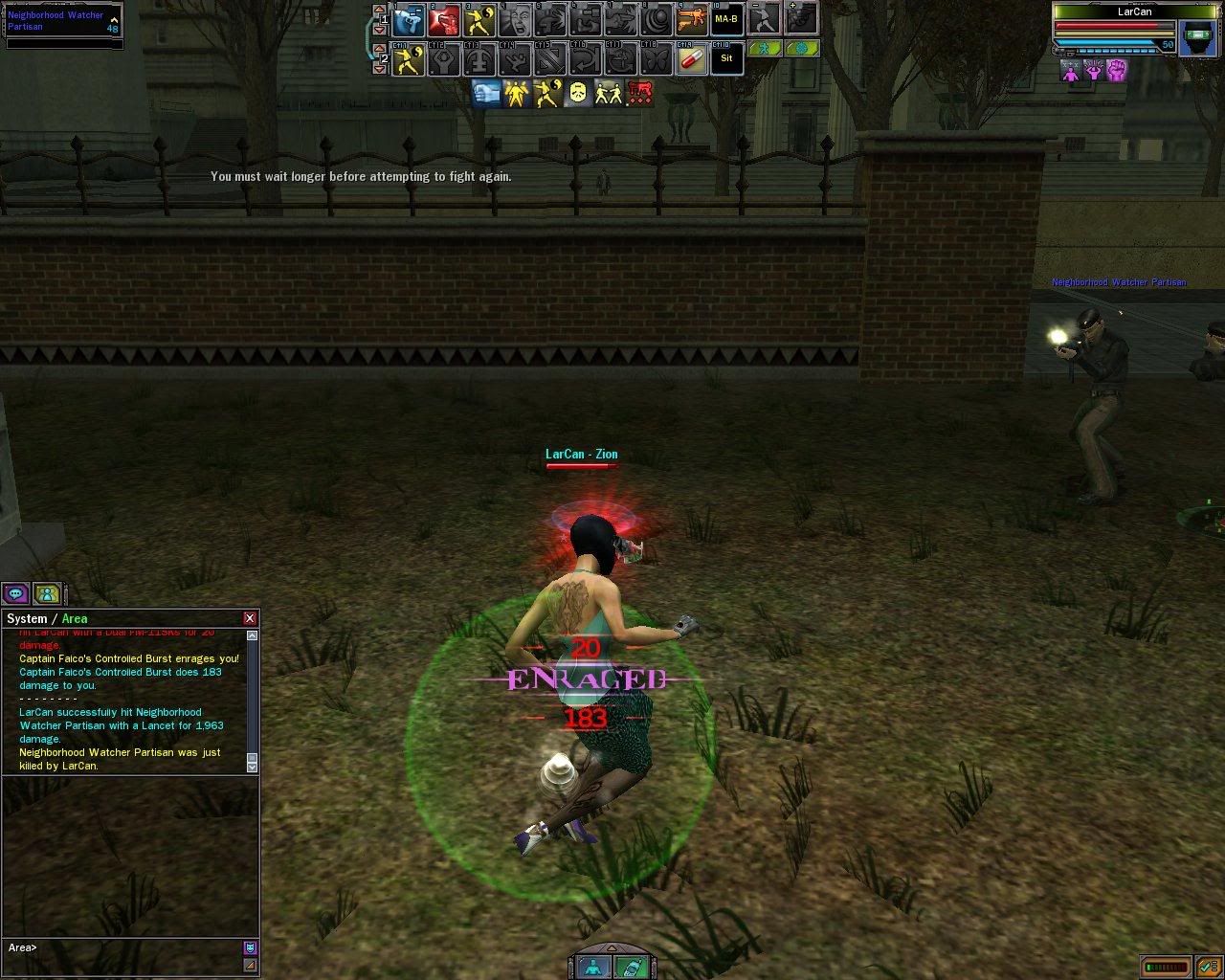Click the purple raised fist buff icon

(1116, 70)
